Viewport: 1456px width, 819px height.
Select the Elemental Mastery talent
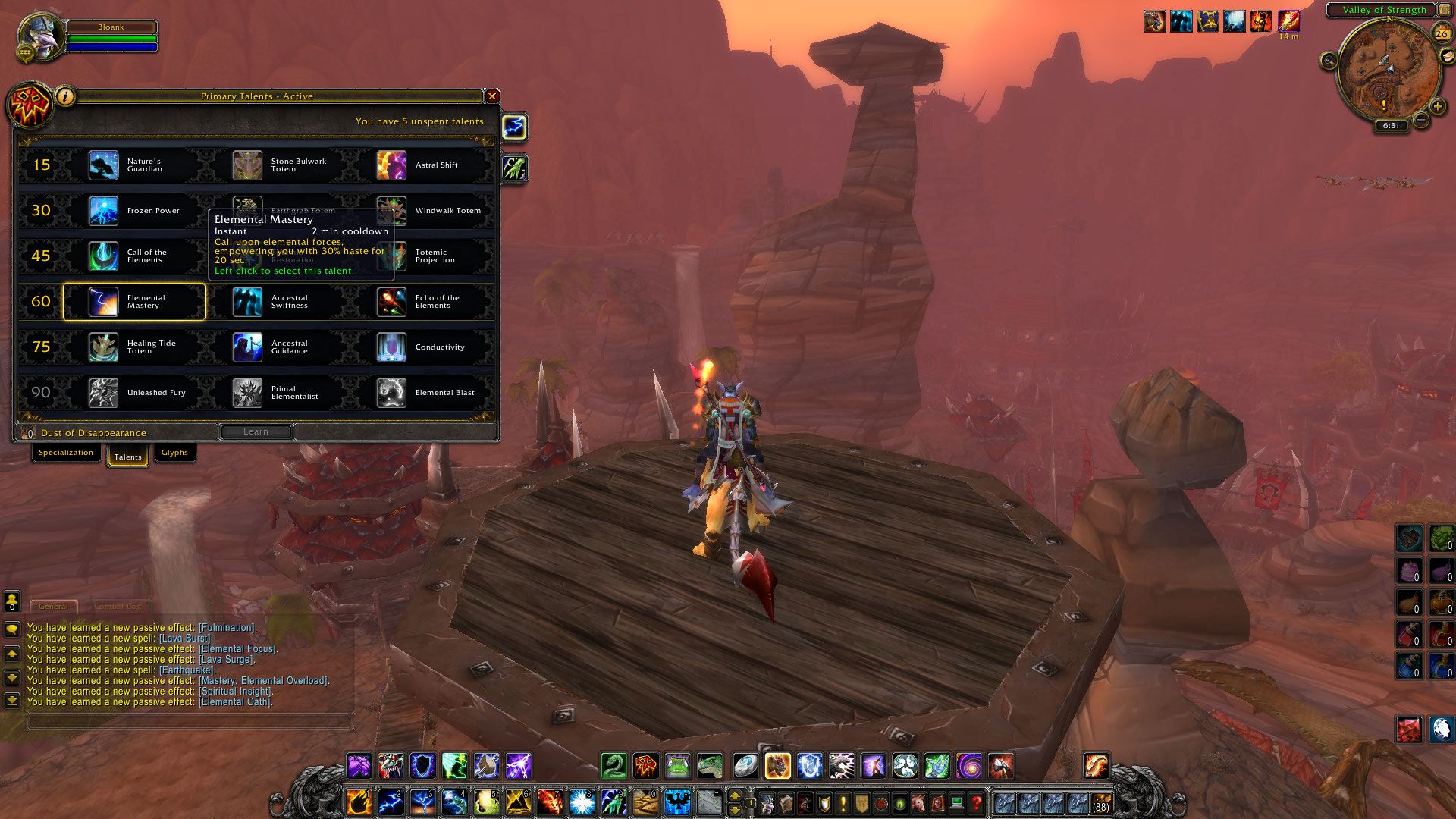click(133, 302)
